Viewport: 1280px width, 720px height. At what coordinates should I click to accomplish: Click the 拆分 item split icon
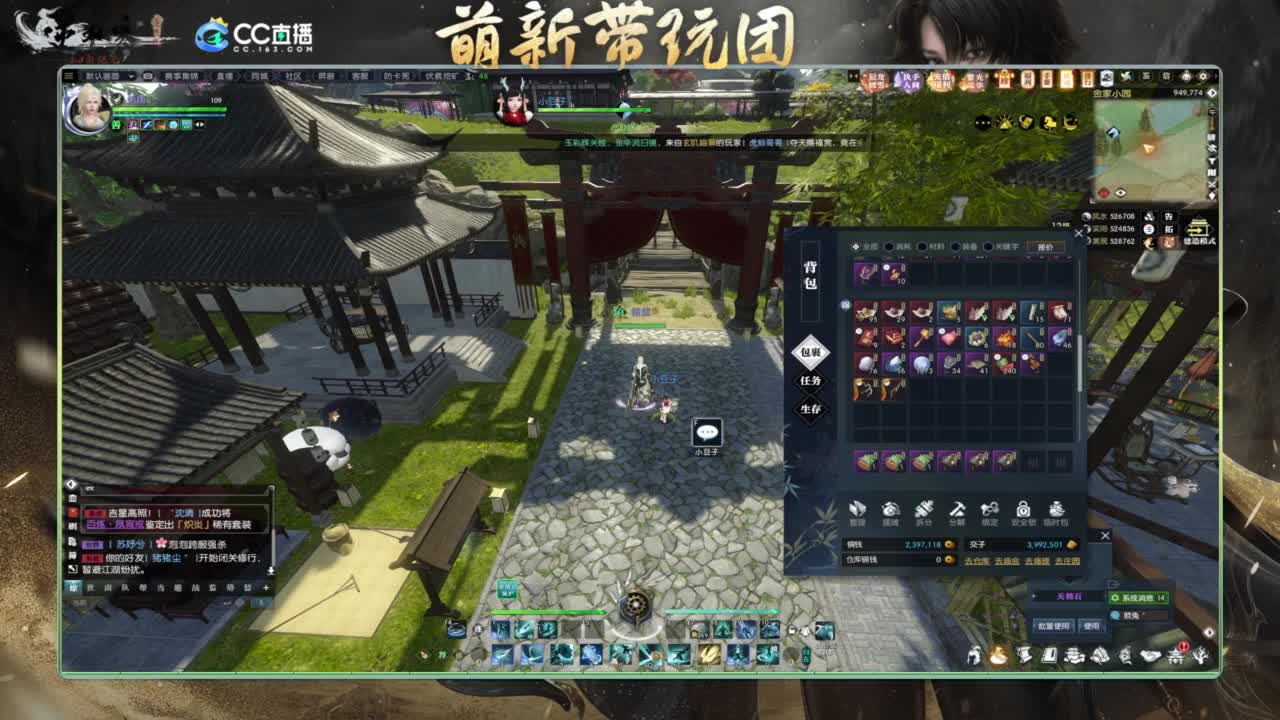click(x=924, y=510)
